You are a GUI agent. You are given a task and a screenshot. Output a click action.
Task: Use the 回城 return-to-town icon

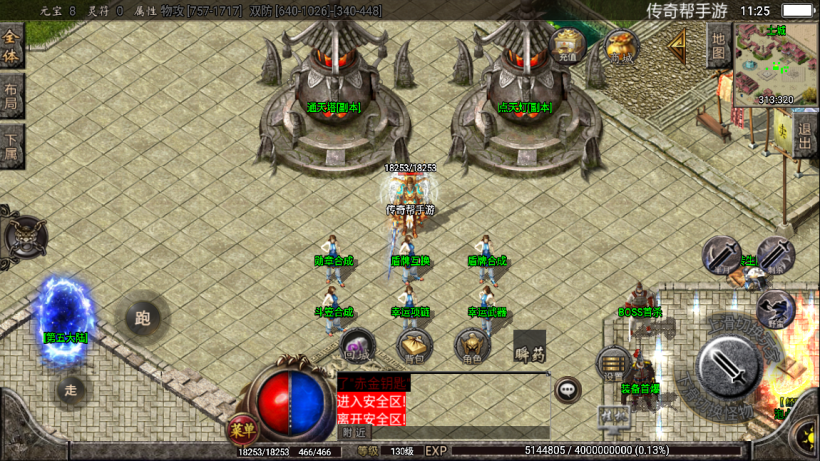tap(358, 346)
